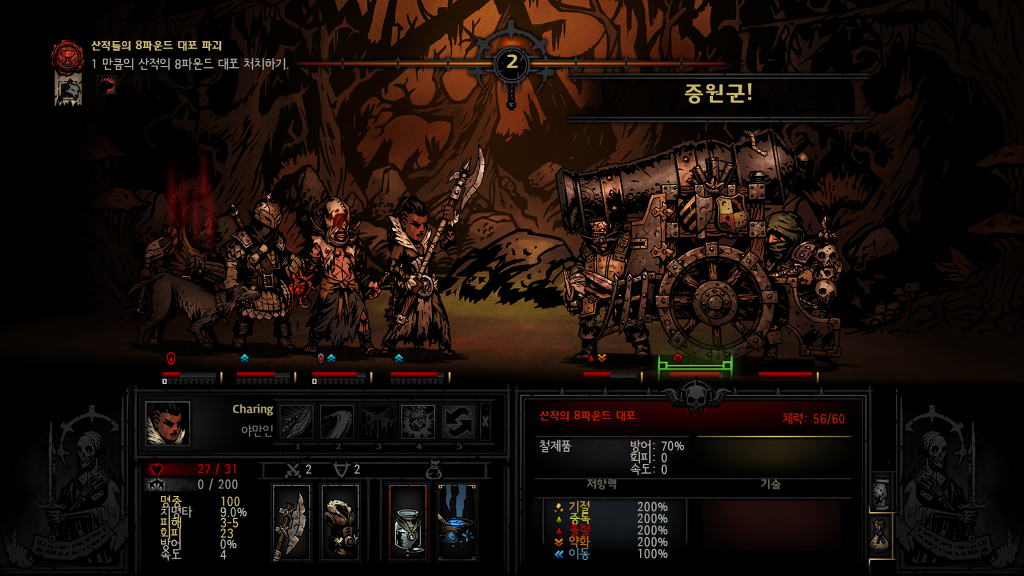Select the blue cauldron trinket slot
The width and height of the screenshot is (1024, 576).
pyautogui.click(x=457, y=522)
